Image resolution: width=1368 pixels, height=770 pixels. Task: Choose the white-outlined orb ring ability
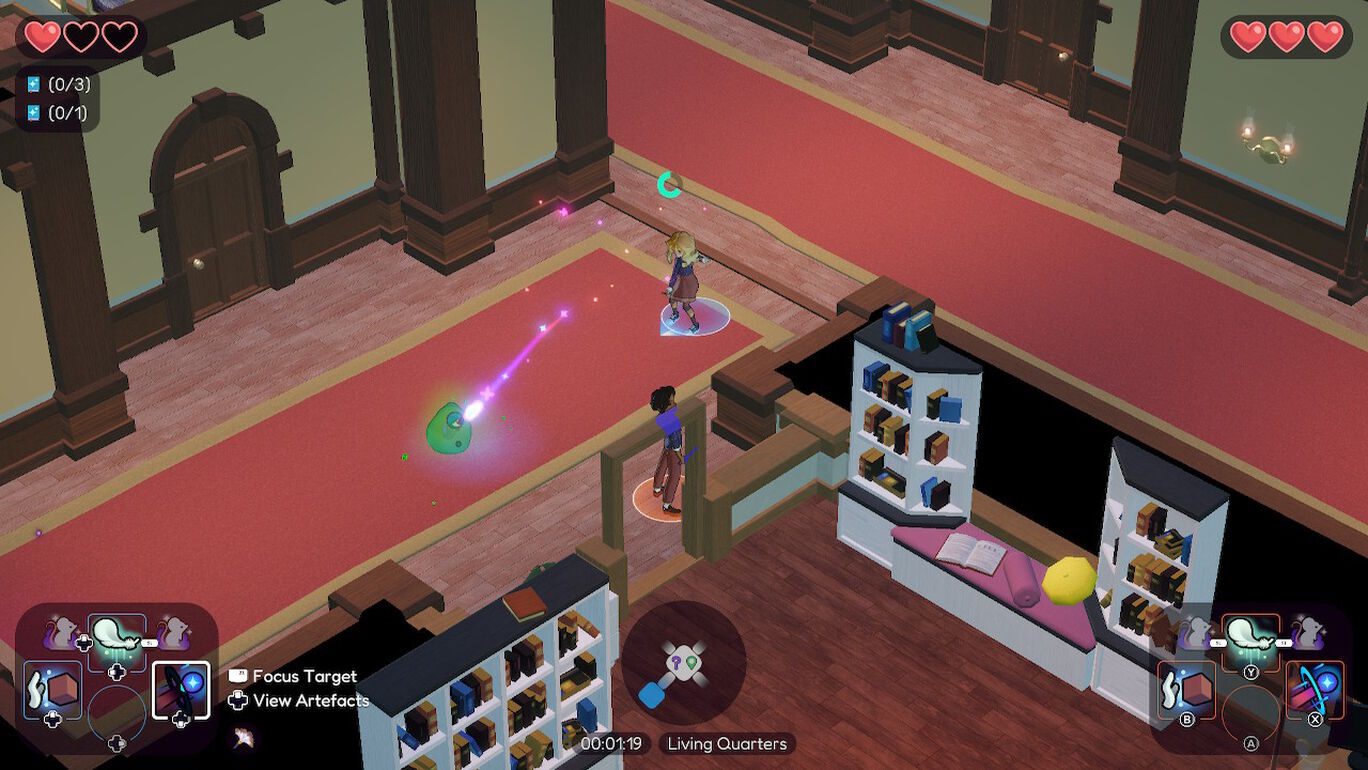181,689
